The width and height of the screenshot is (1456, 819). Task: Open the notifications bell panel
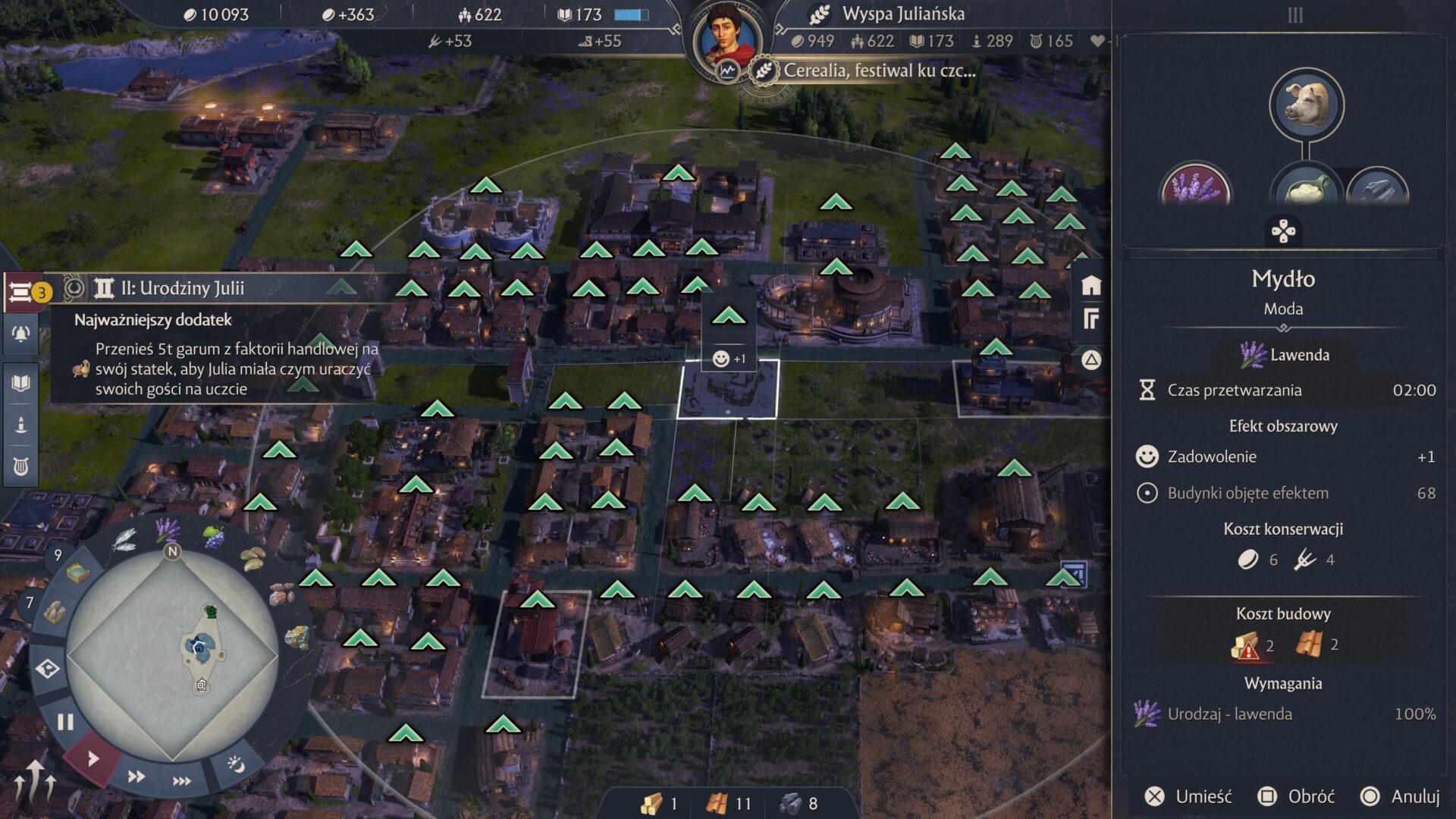click(20, 334)
